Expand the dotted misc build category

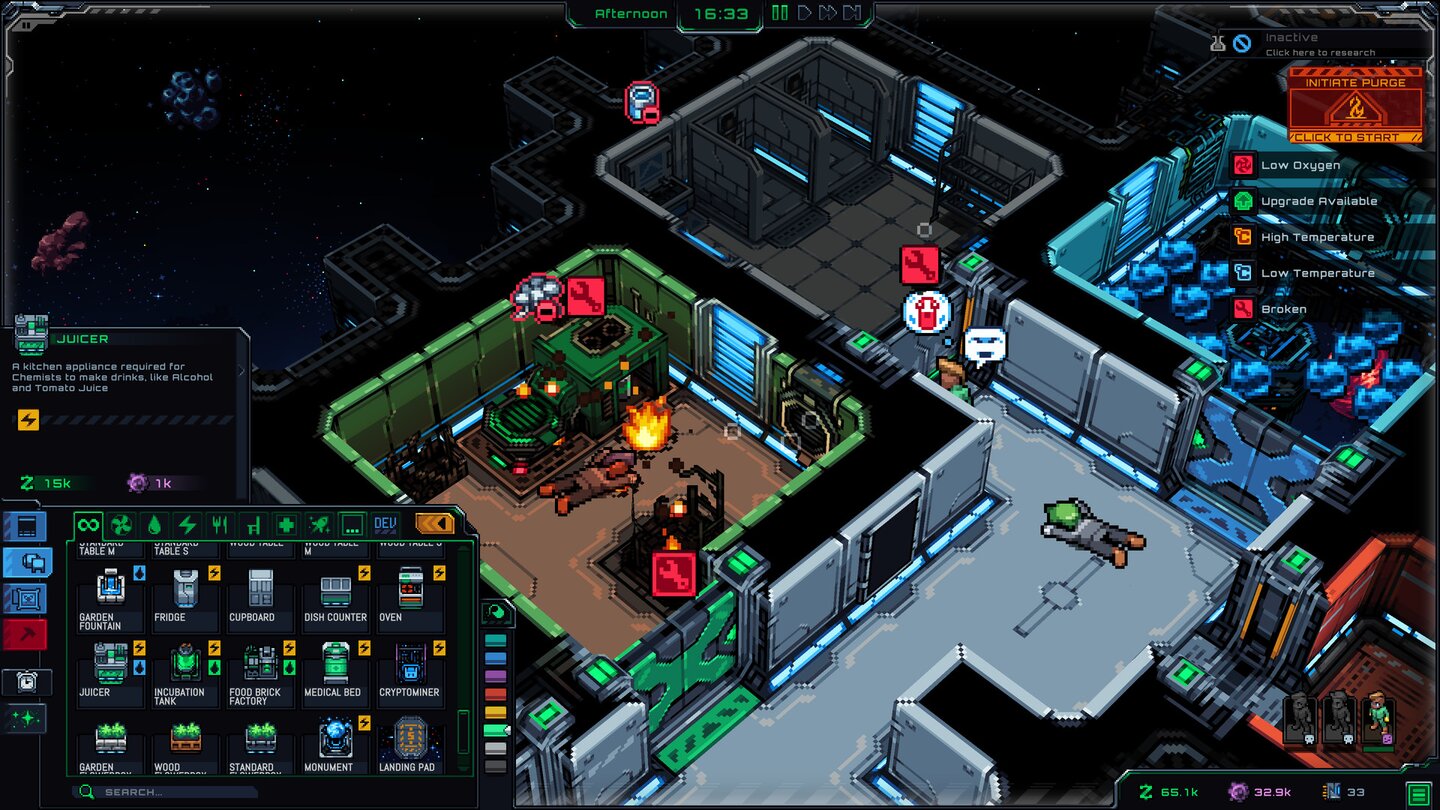tap(353, 523)
